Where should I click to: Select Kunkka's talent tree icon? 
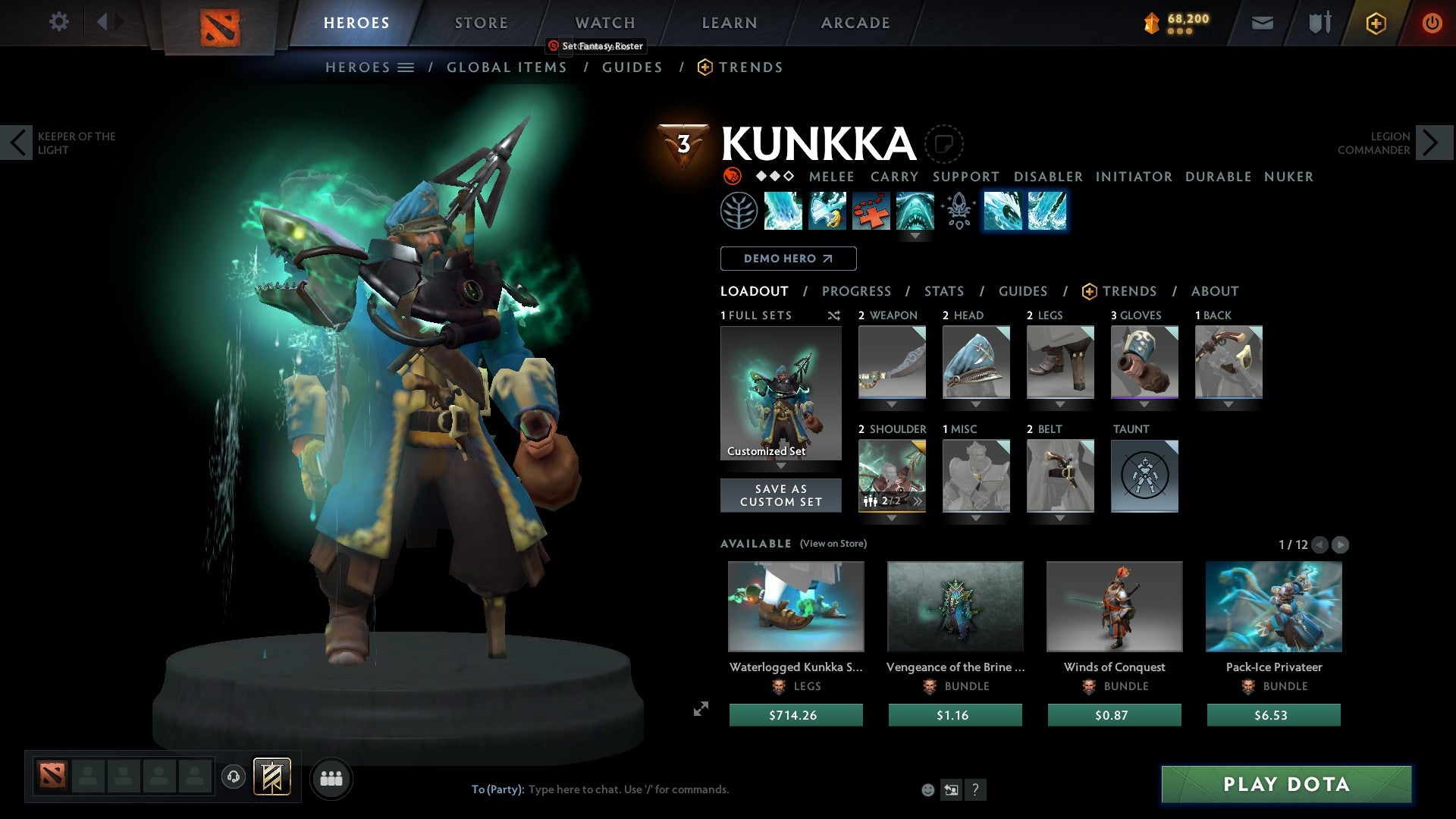tap(737, 211)
